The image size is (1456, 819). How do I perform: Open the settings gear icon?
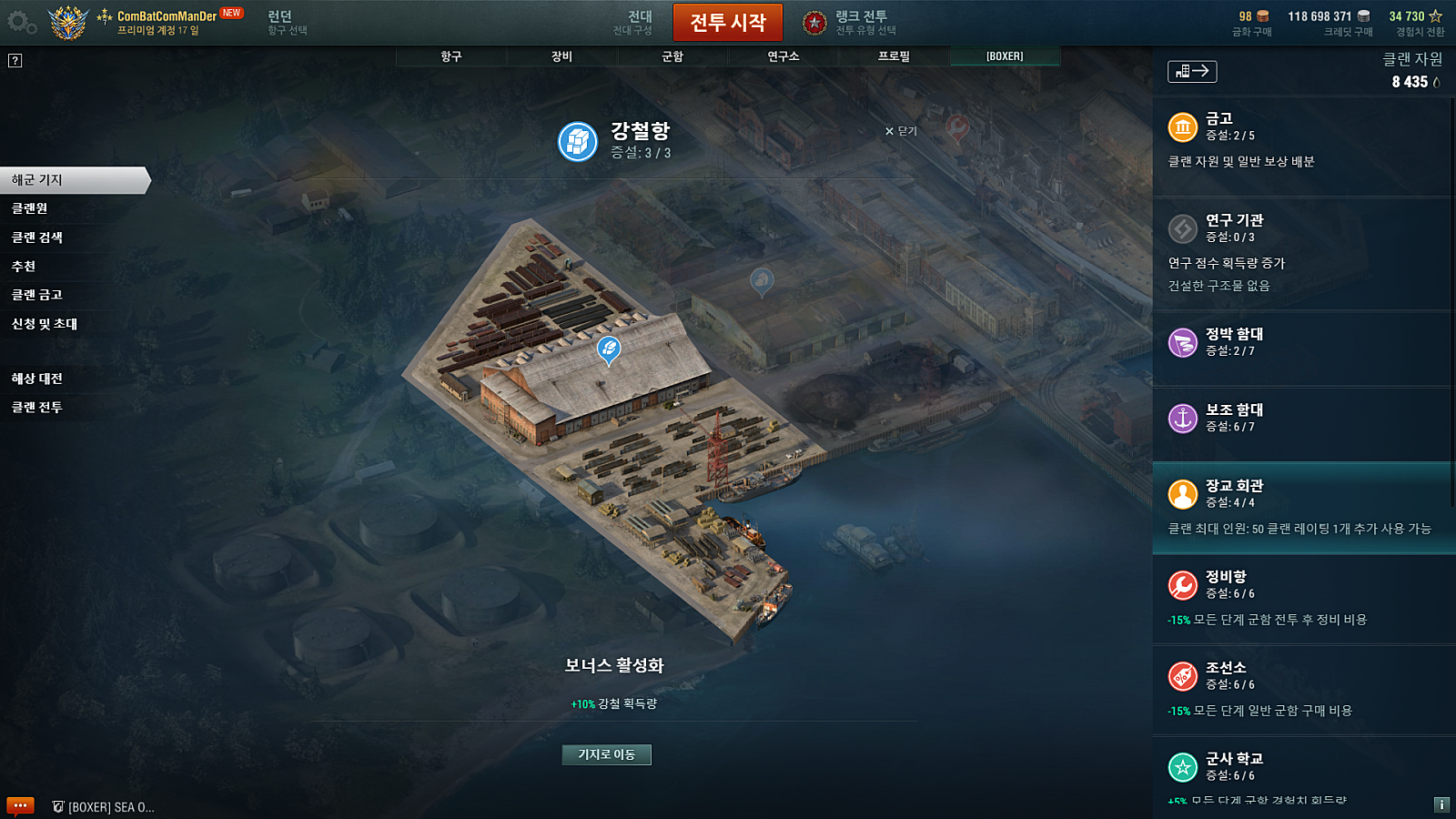(20, 23)
